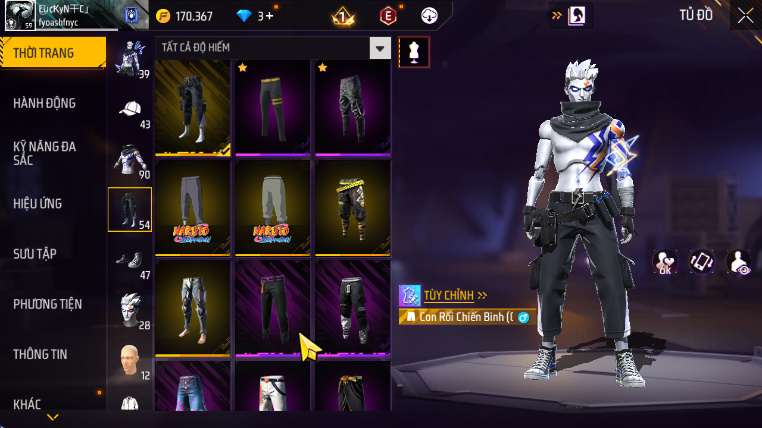Switch to the Hành Động tab
The width and height of the screenshot is (762, 428).
coord(45,103)
